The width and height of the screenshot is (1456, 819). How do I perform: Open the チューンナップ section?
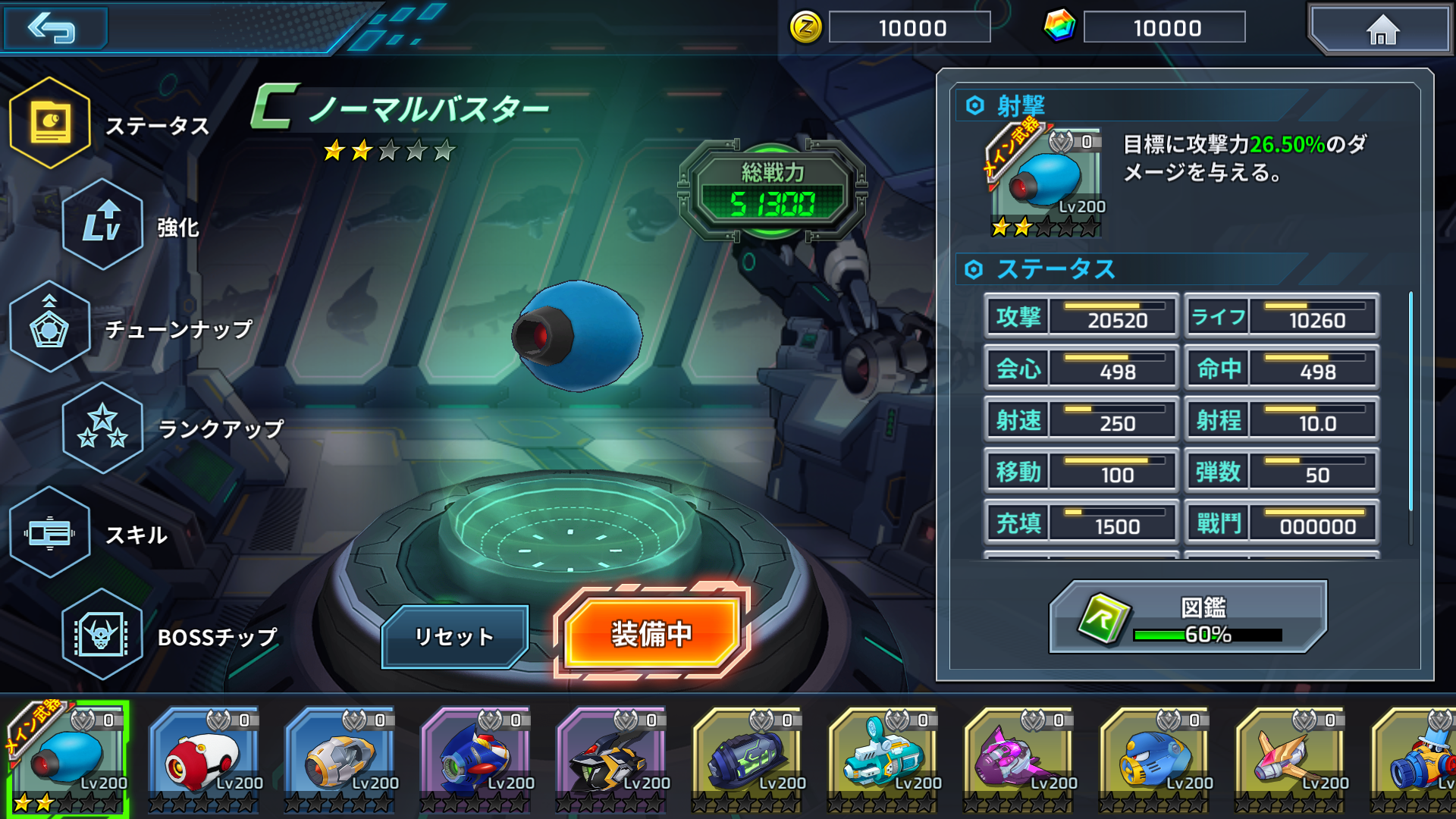[x=50, y=329]
